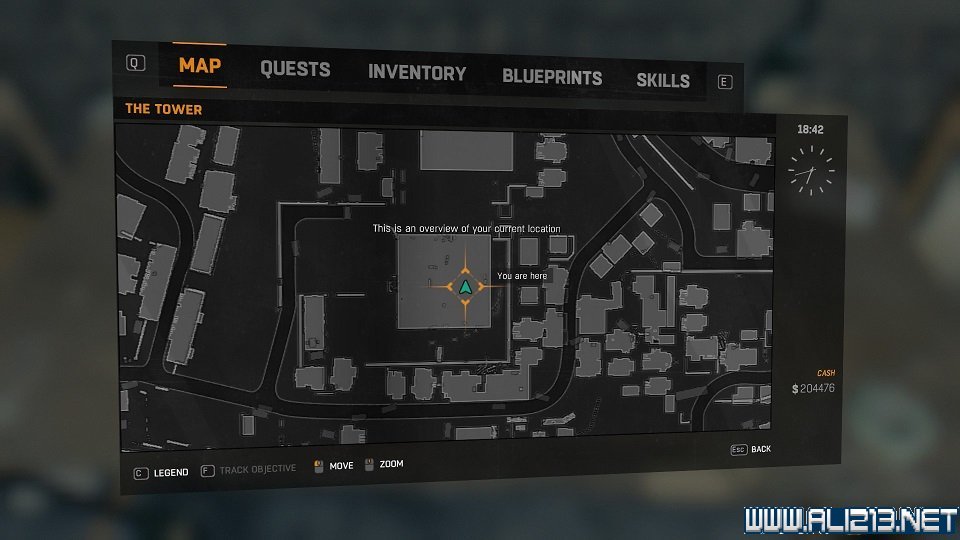Switch to the Map tab

200,67
